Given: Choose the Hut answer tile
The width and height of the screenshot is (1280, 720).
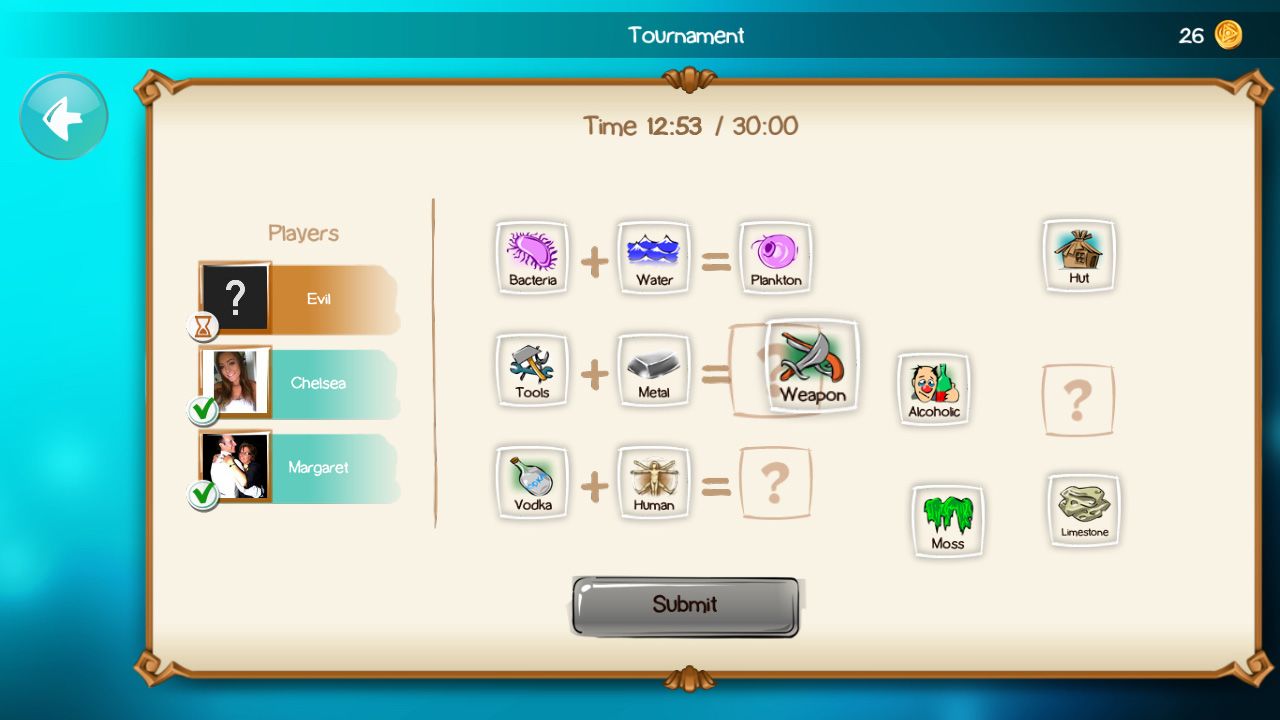Looking at the screenshot, I should [x=1079, y=255].
